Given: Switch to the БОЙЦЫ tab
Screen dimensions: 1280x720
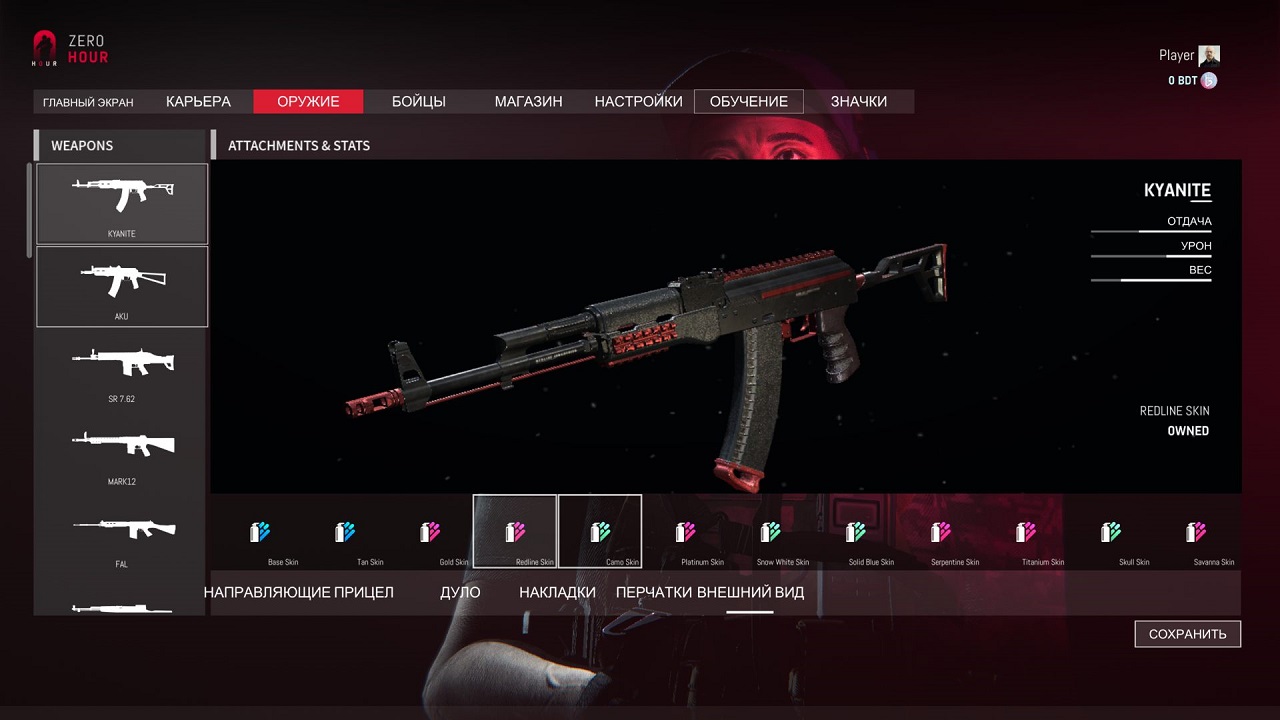Looking at the screenshot, I should [418, 101].
